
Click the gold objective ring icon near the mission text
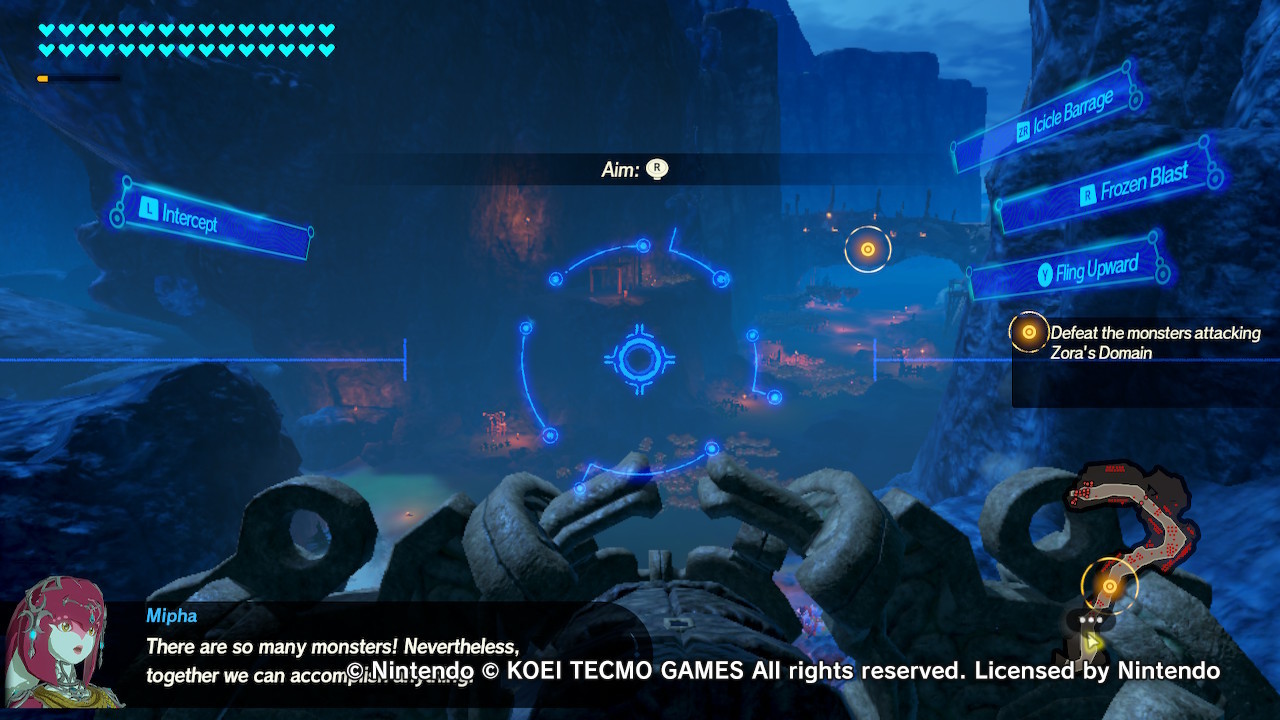click(1028, 331)
